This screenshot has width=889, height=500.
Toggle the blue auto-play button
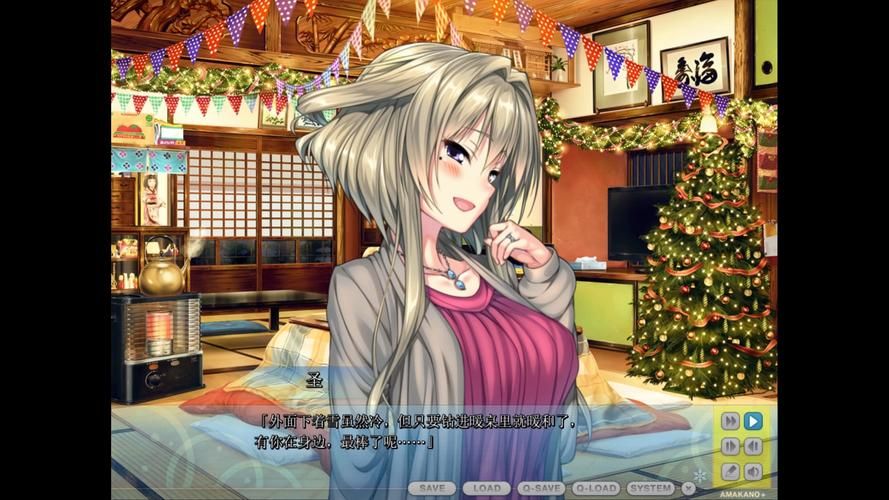(x=753, y=421)
